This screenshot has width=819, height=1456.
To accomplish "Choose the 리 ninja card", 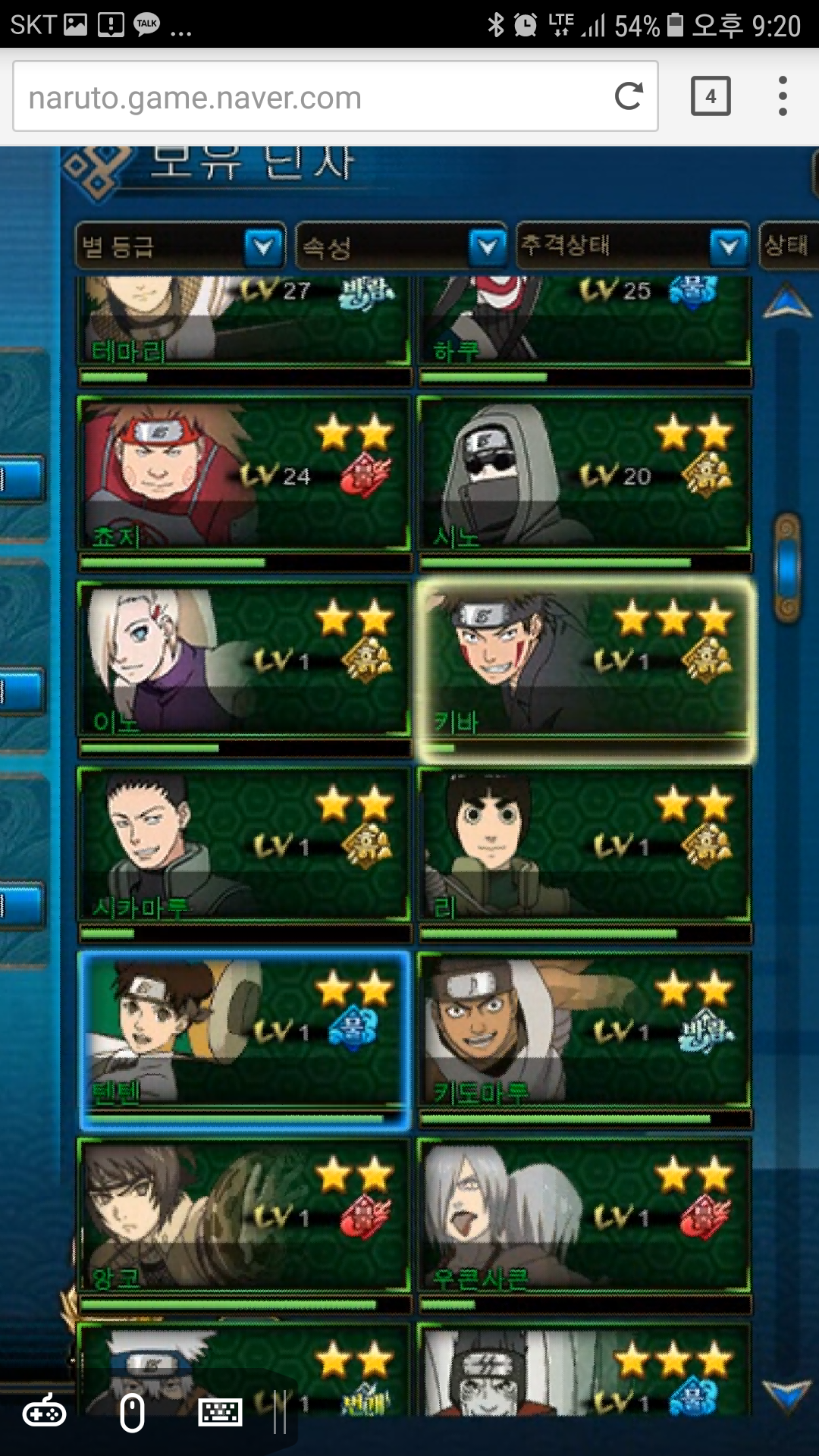I will coord(584,845).
